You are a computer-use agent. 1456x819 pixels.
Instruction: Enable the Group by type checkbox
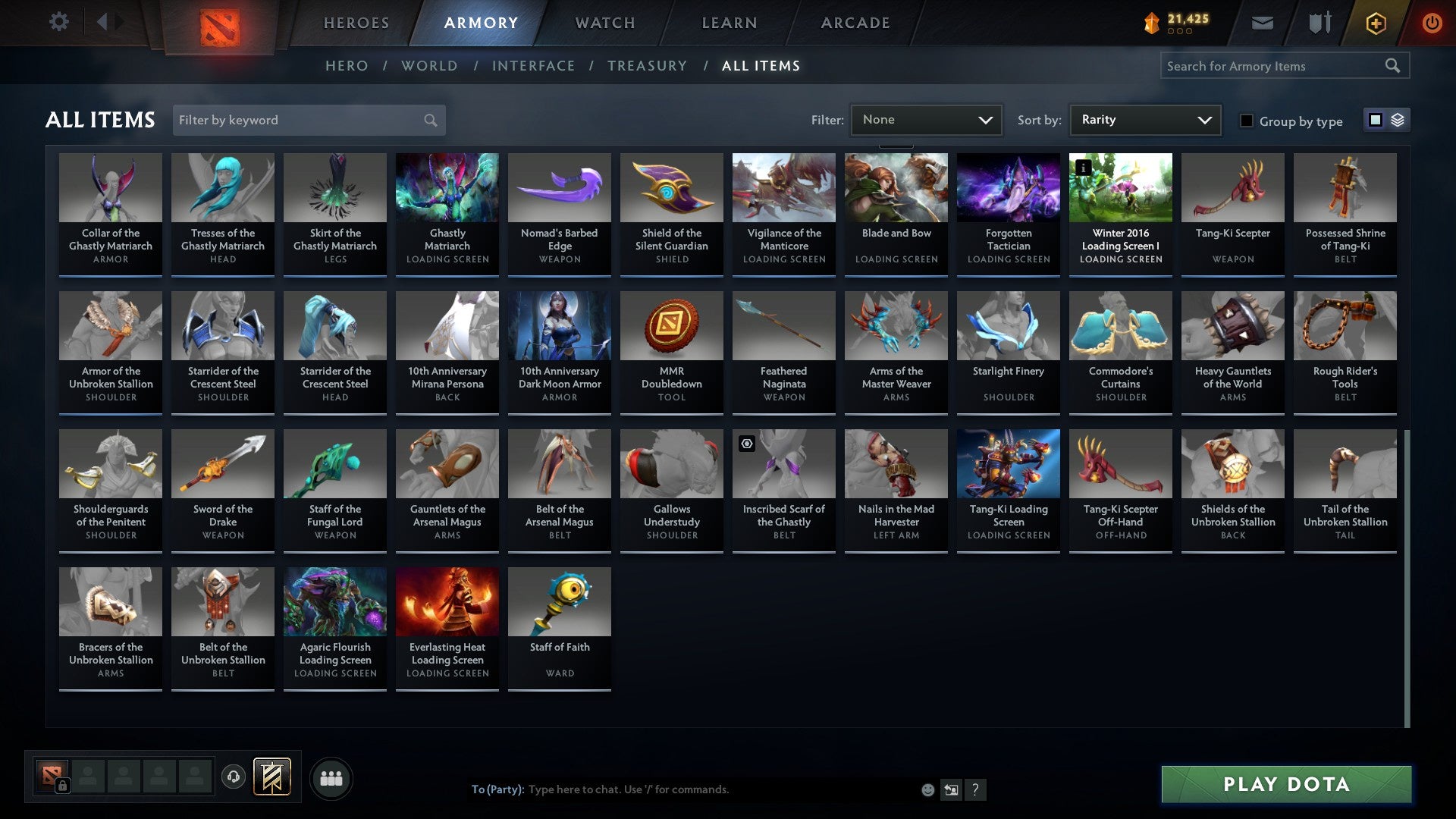pos(1247,120)
